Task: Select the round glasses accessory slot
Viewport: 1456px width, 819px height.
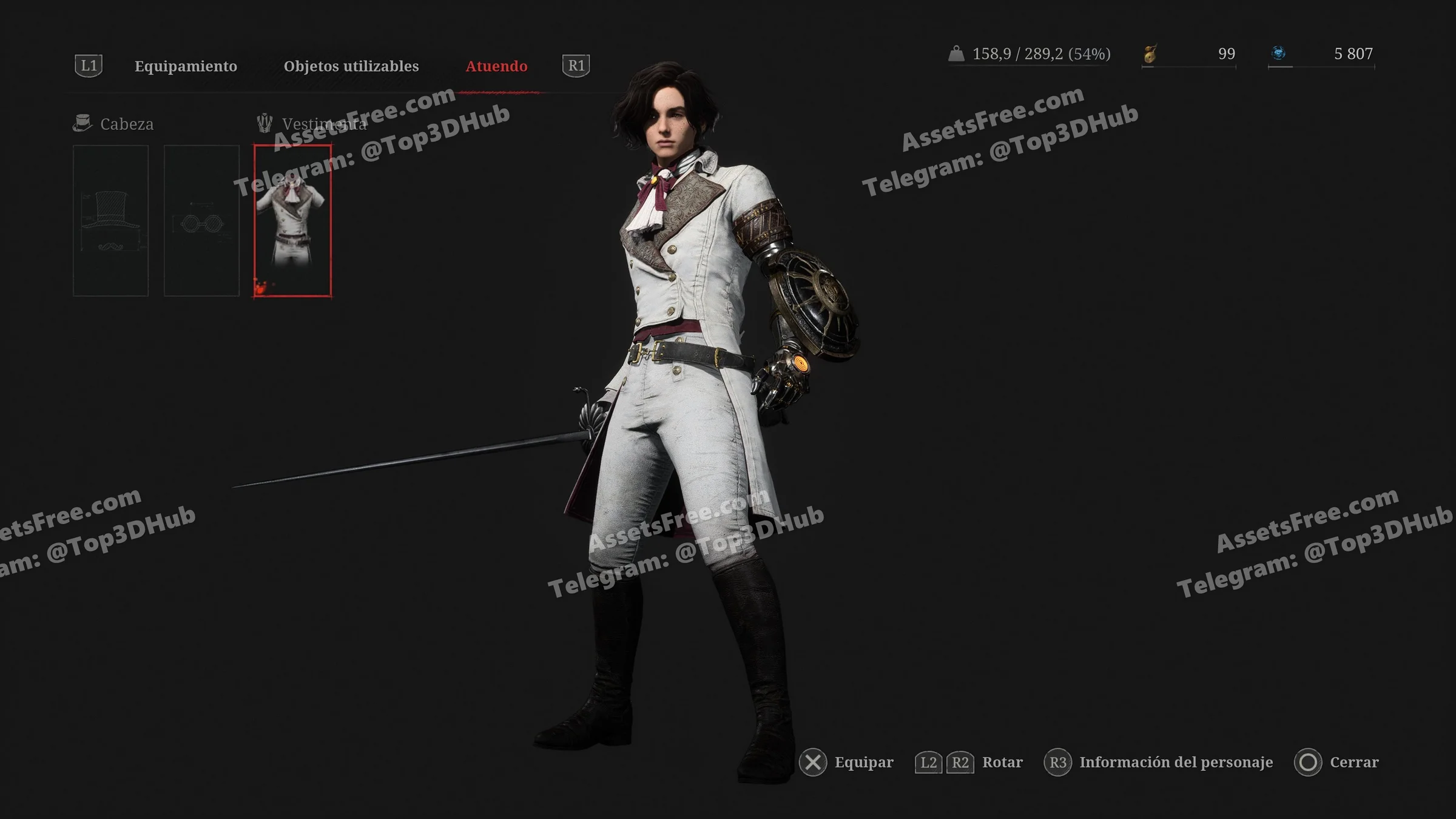Action: point(201,220)
